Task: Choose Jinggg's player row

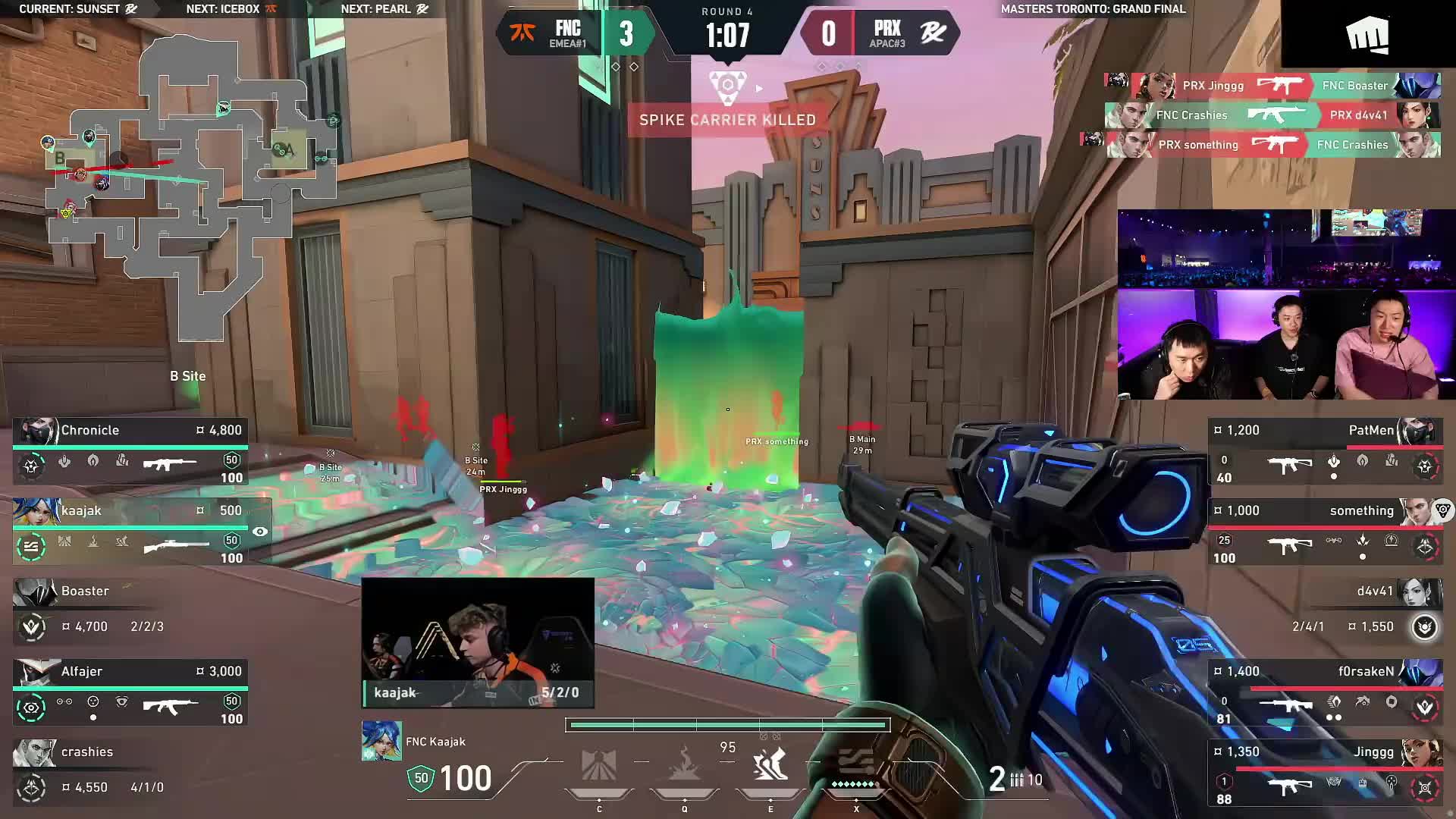Action: (1323, 773)
